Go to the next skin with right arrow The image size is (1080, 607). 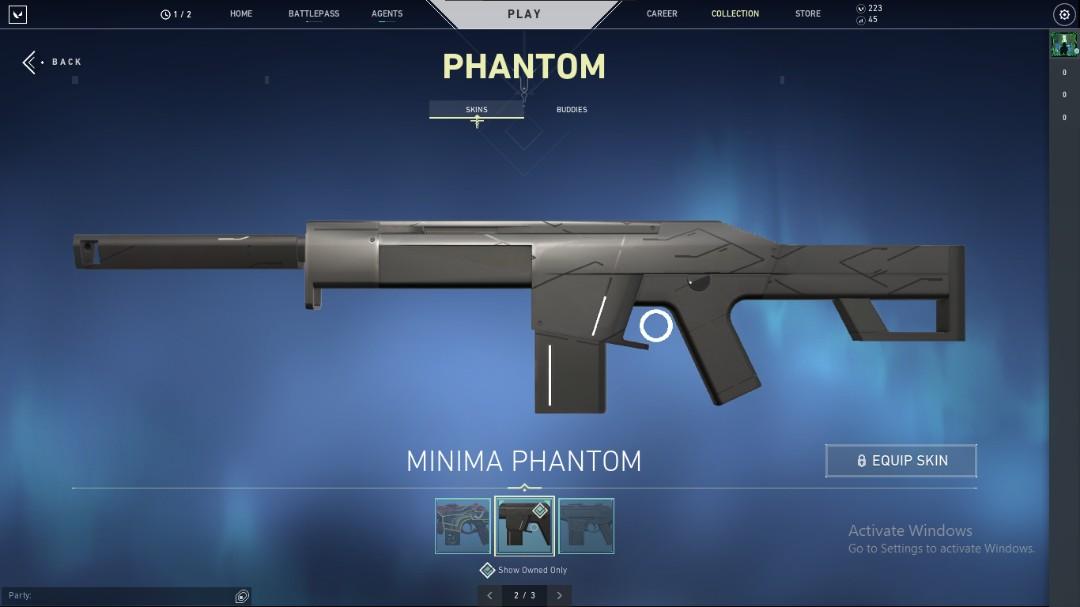tap(559, 596)
